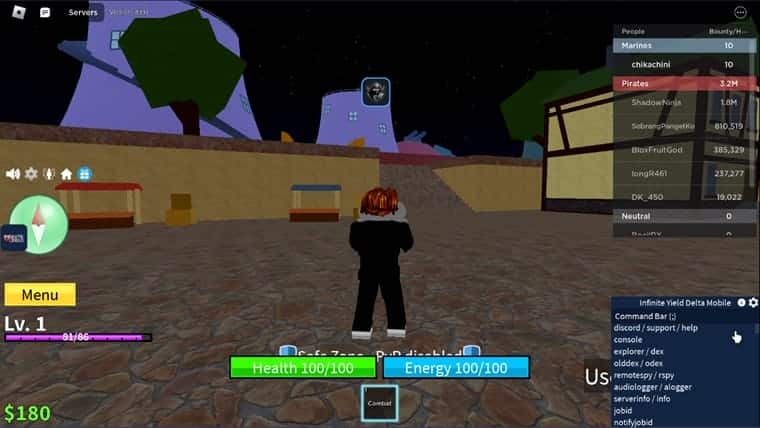760x428 pixels.
Task: Select the Combat hotbar slot
Action: 379,403
